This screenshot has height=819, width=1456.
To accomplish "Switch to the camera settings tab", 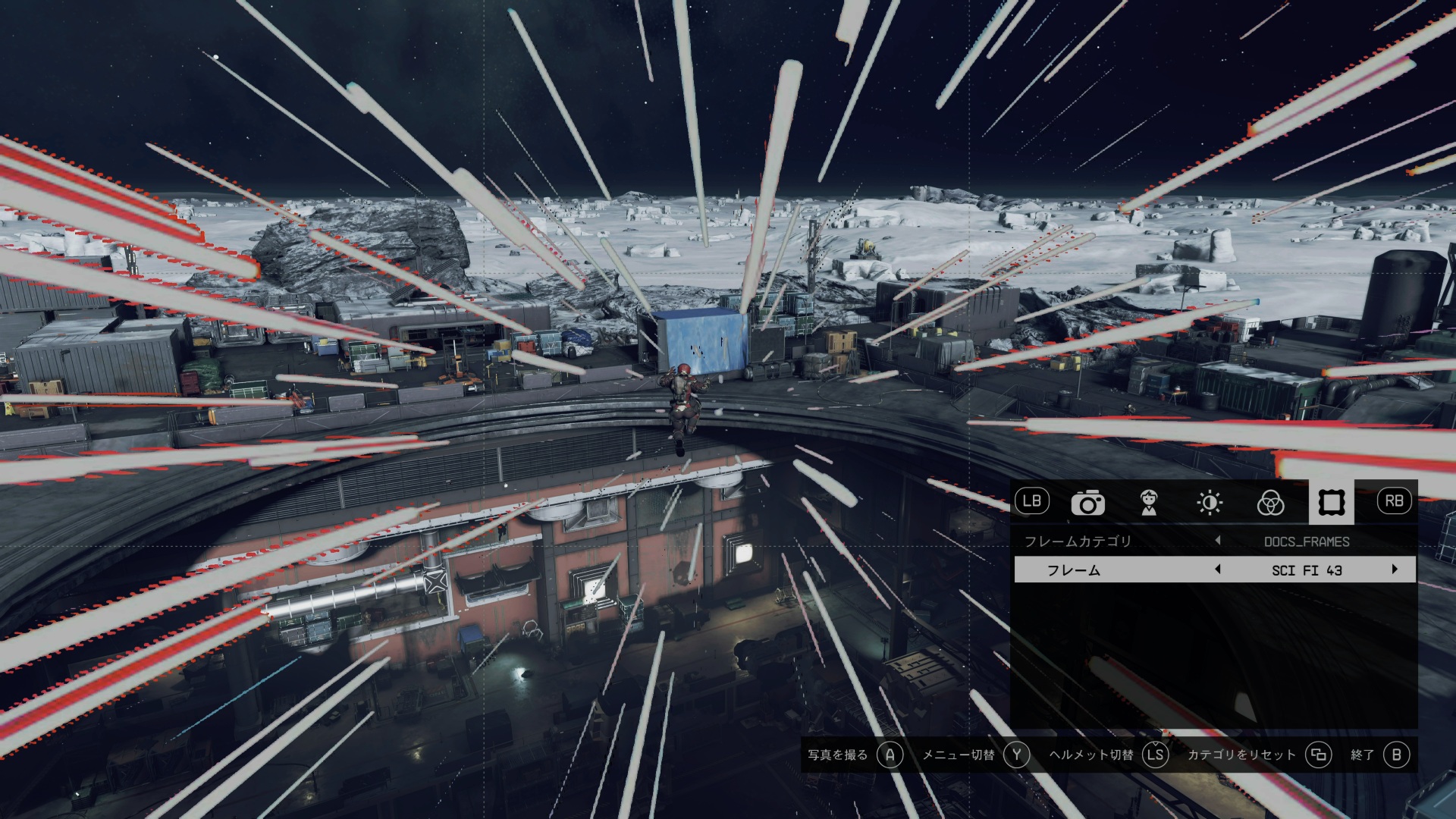I will tap(1087, 502).
